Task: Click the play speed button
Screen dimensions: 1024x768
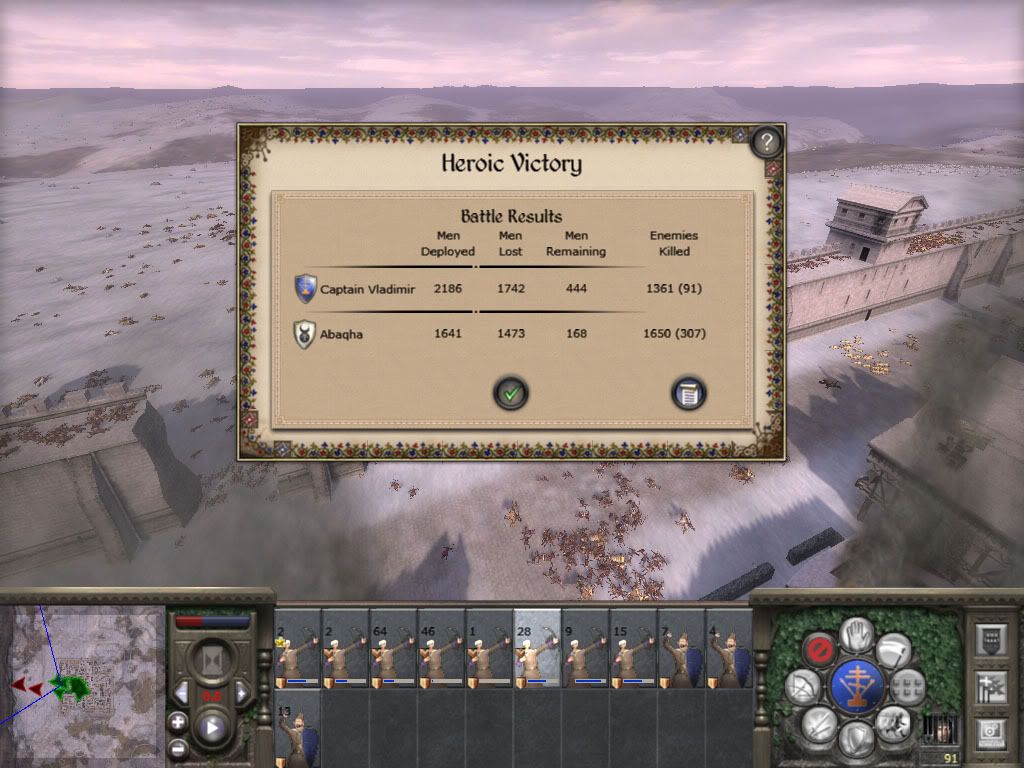Action: click(211, 727)
